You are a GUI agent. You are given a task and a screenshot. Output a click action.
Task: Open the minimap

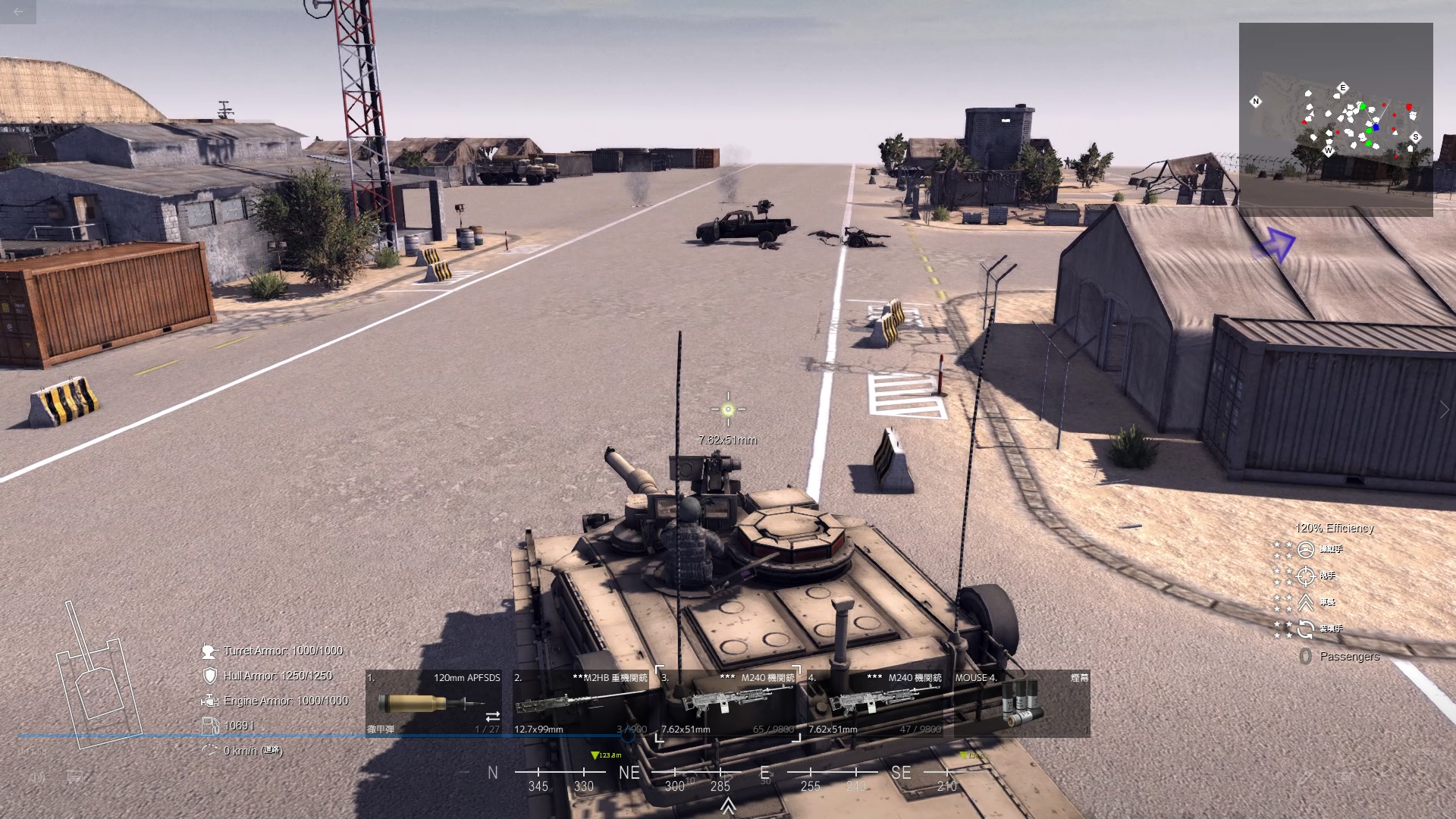(1335, 119)
